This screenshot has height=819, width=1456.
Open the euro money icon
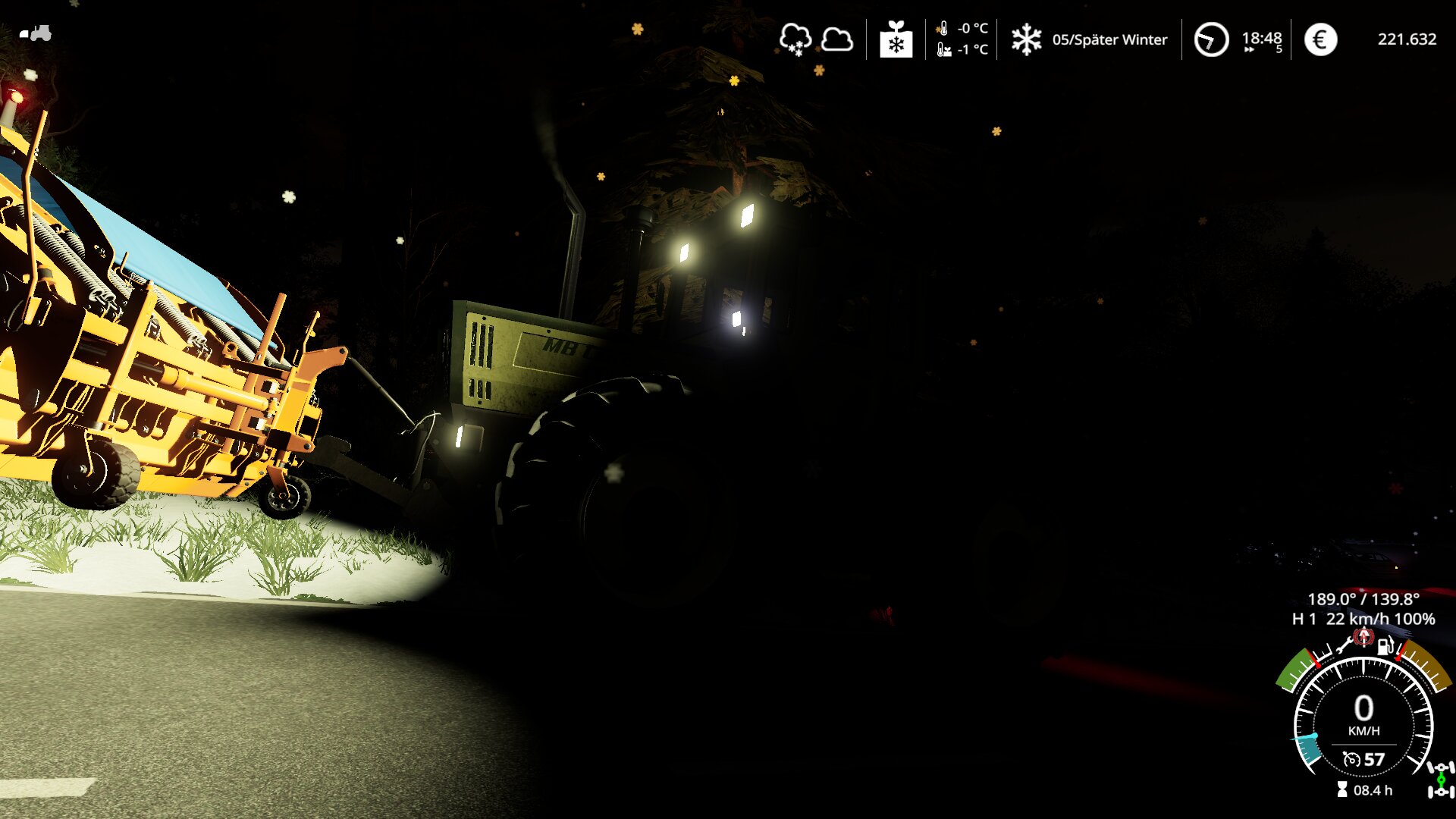coord(1320,39)
